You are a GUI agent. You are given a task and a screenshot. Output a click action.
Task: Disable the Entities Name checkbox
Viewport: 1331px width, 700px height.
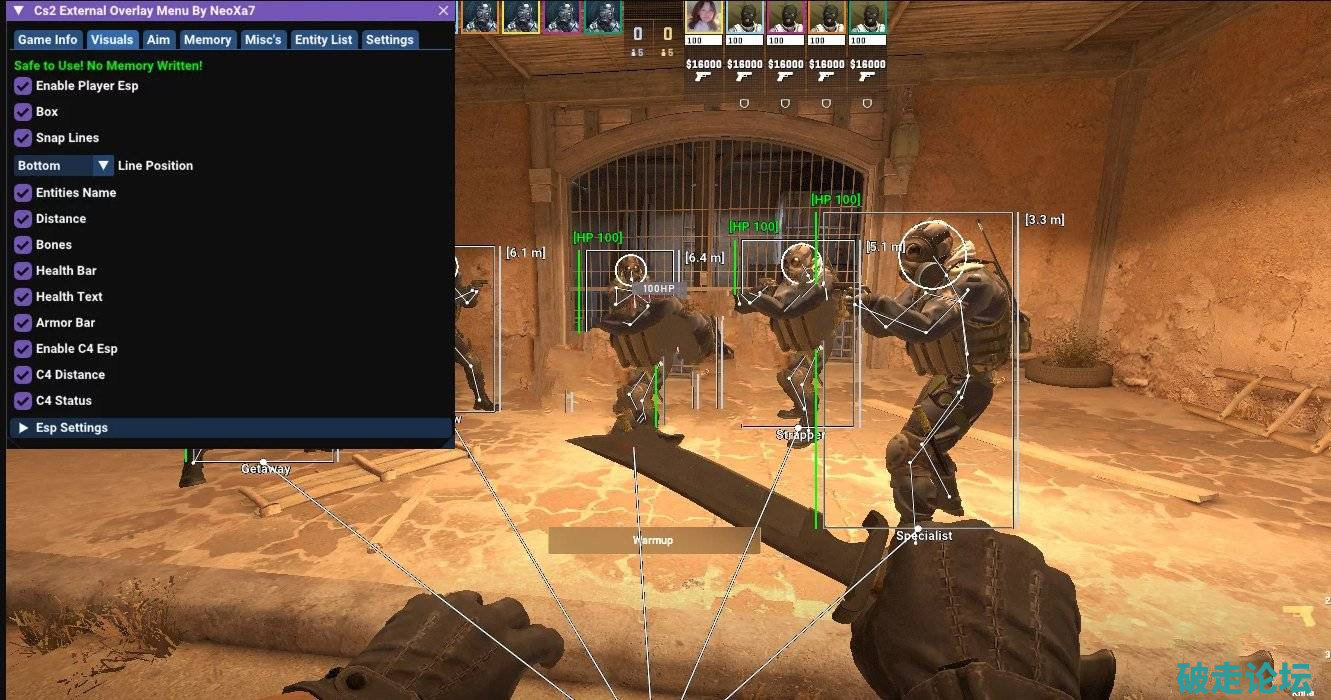click(23, 193)
